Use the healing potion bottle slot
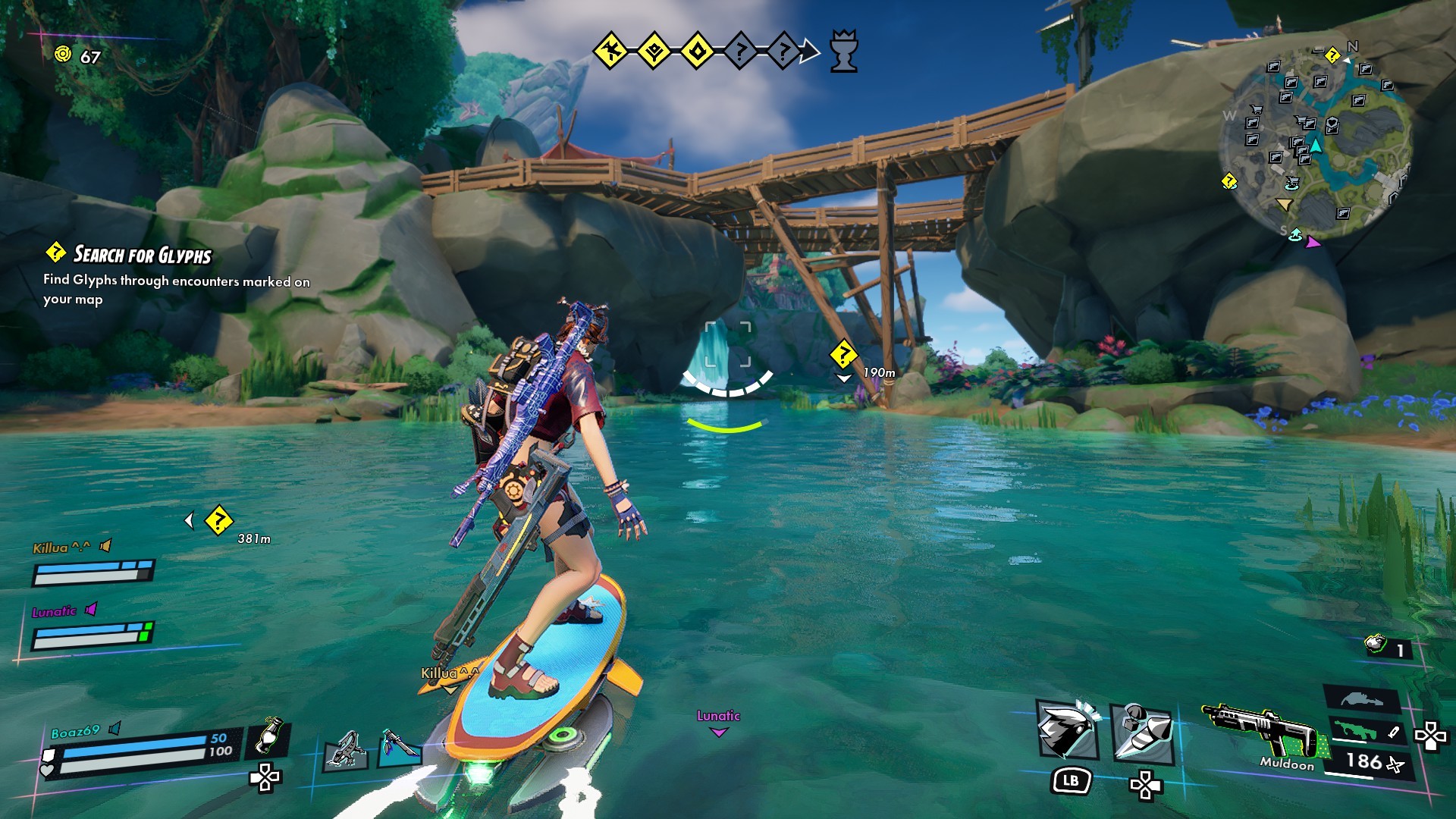 [x=267, y=736]
